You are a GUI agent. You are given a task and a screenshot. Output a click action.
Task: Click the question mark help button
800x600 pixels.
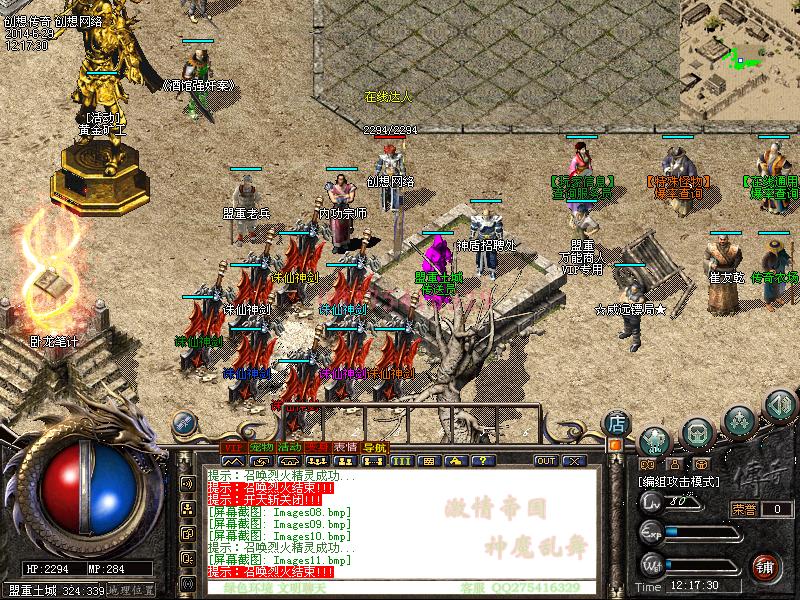pos(484,461)
